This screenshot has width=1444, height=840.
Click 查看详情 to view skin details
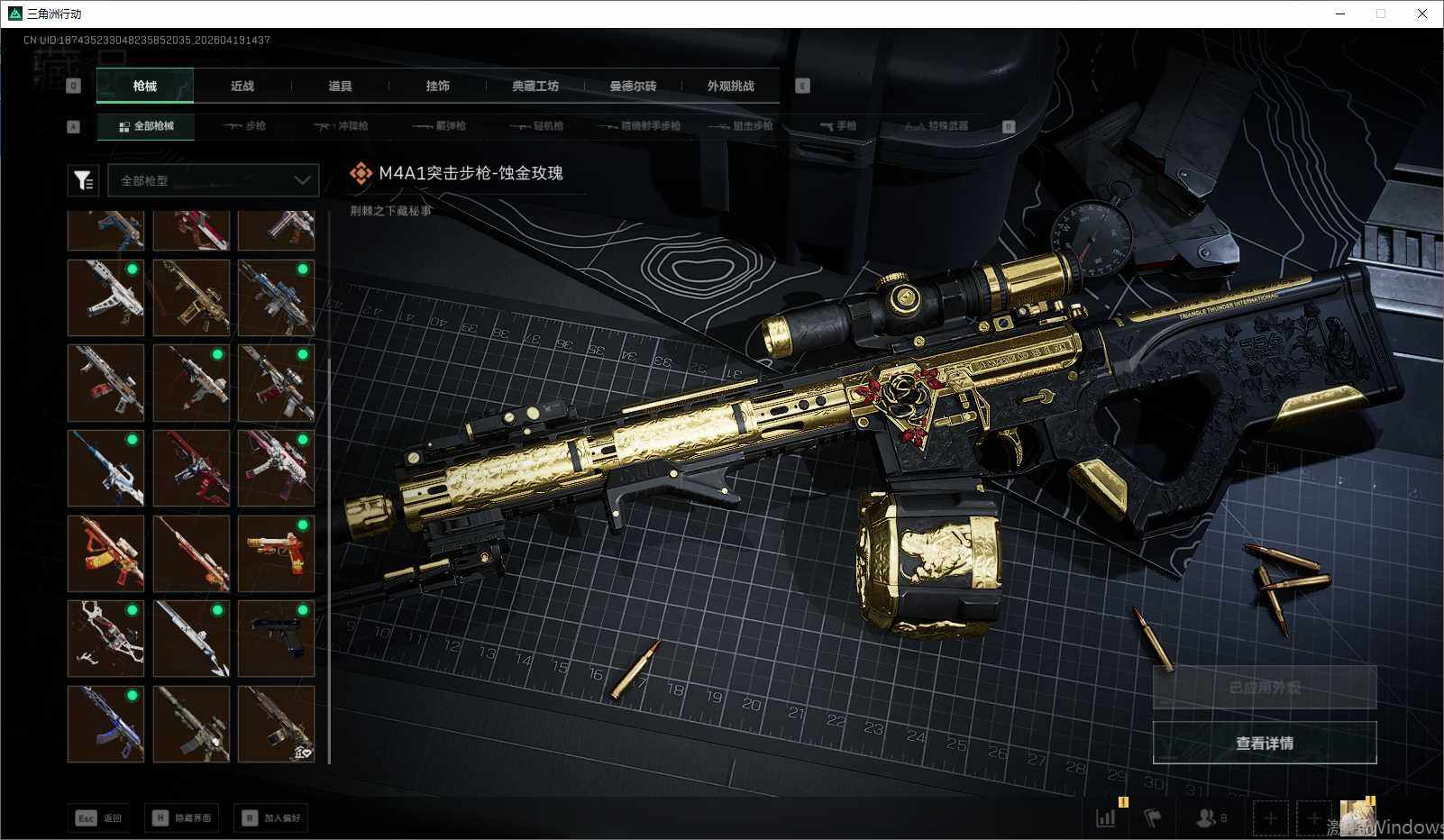[x=1264, y=743]
